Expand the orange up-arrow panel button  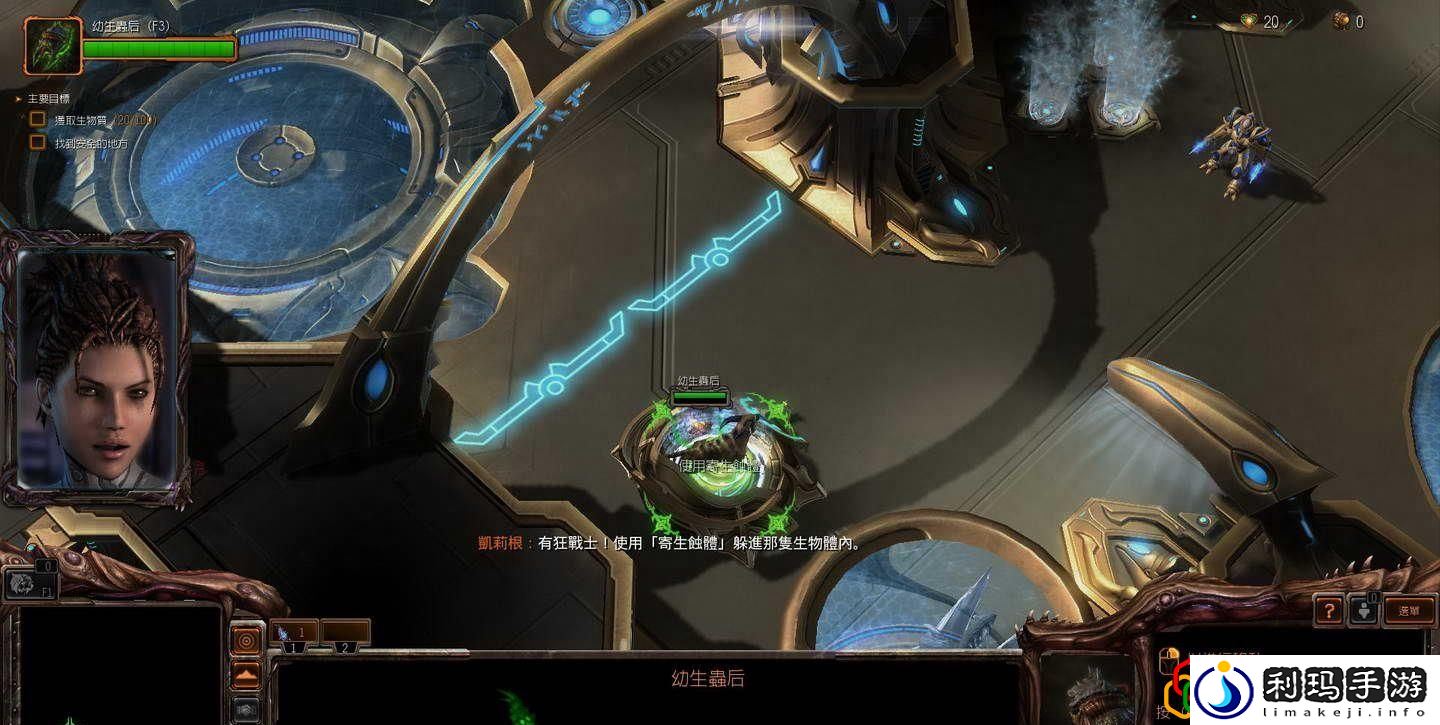pyautogui.click(x=246, y=674)
